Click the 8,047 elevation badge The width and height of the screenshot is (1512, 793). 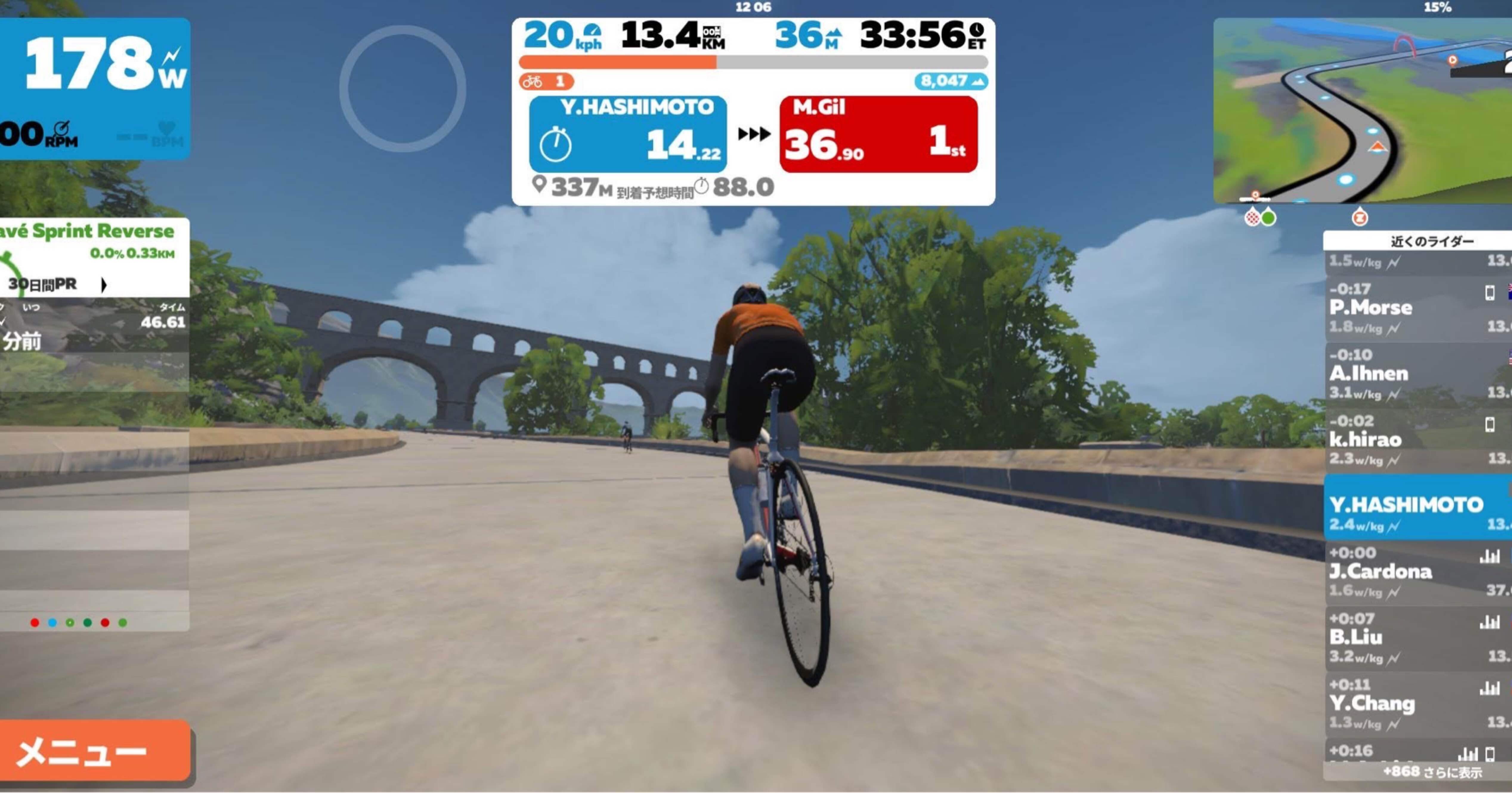pyautogui.click(x=951, y=81)
